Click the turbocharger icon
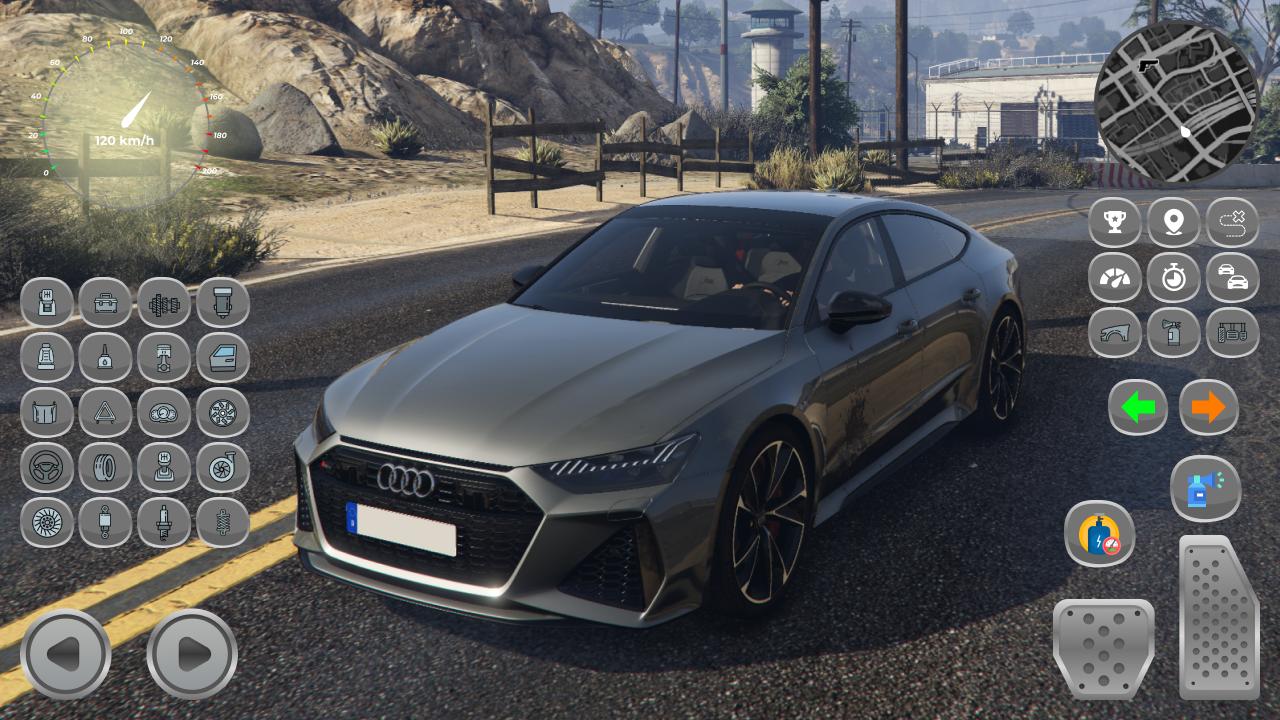The height and width of the screenshot is (720, 1280). pos(223,467)
